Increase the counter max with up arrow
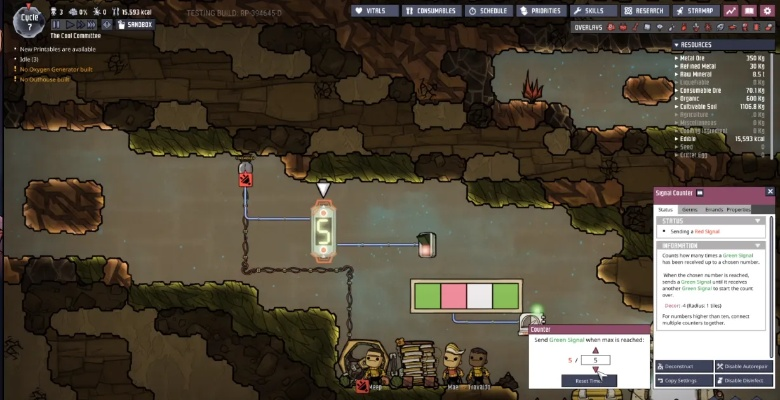 (x=596, y=350)
